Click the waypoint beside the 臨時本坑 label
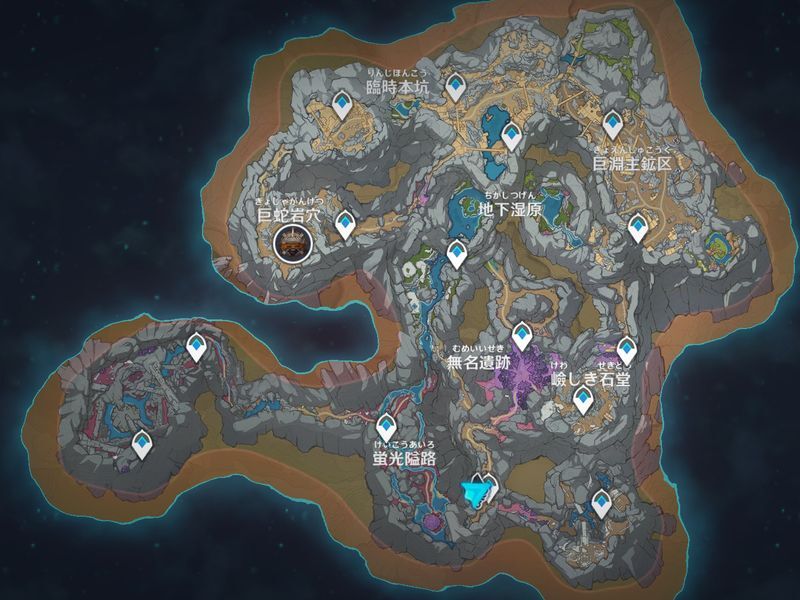 456,86
